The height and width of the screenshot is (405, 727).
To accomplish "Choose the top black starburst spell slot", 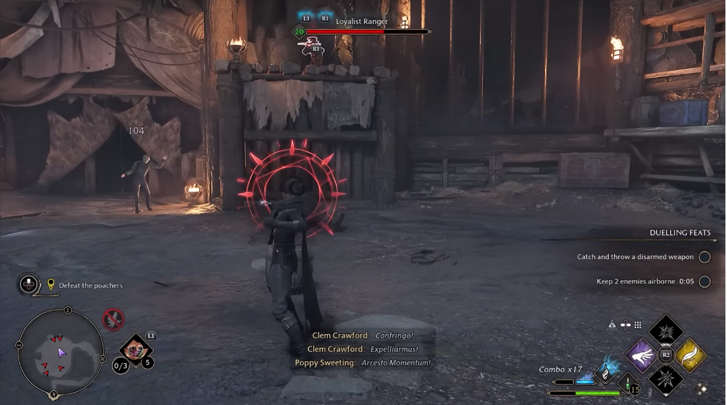I will (x=666, y=331).
